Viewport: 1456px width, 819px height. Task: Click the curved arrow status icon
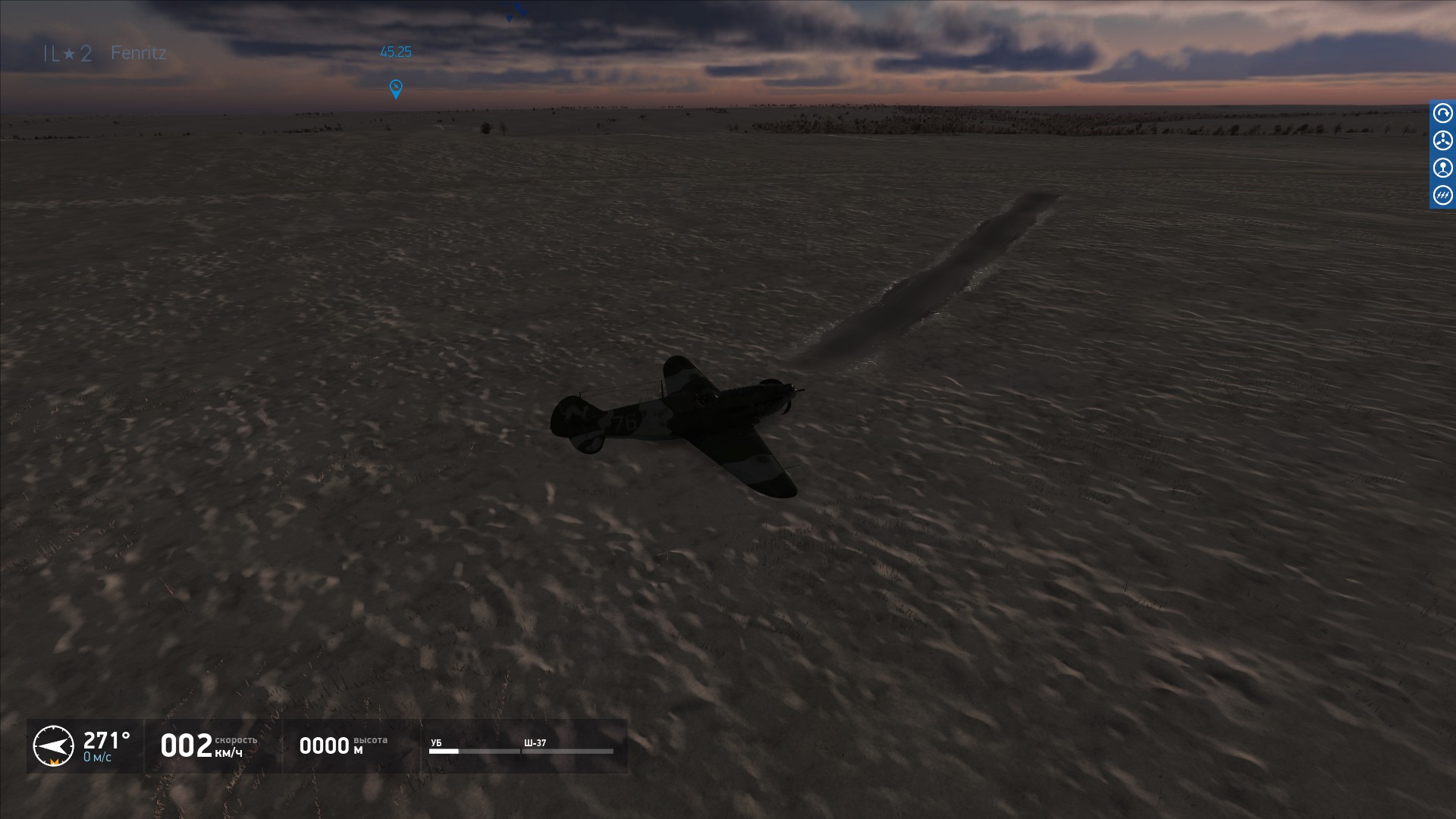(x=1442, y=114)
